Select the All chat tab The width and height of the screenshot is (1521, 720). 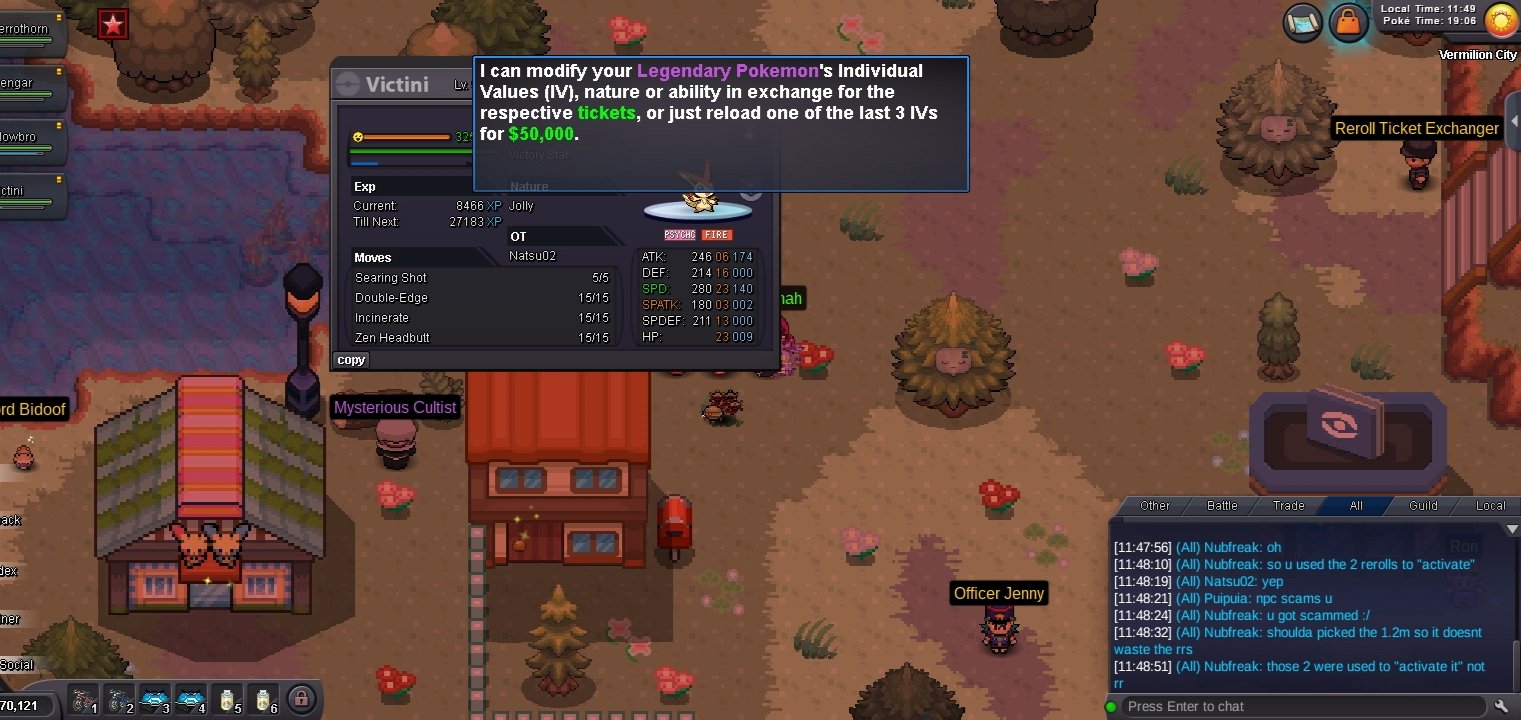pos(1356,506)
